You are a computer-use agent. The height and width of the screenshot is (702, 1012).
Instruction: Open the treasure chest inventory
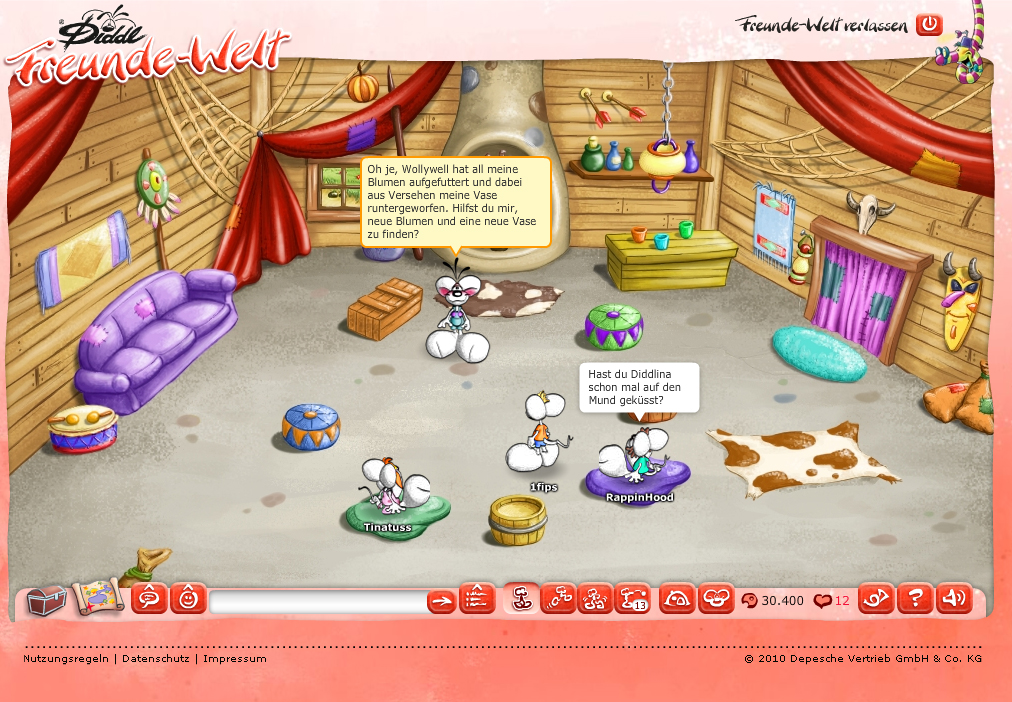46,599
